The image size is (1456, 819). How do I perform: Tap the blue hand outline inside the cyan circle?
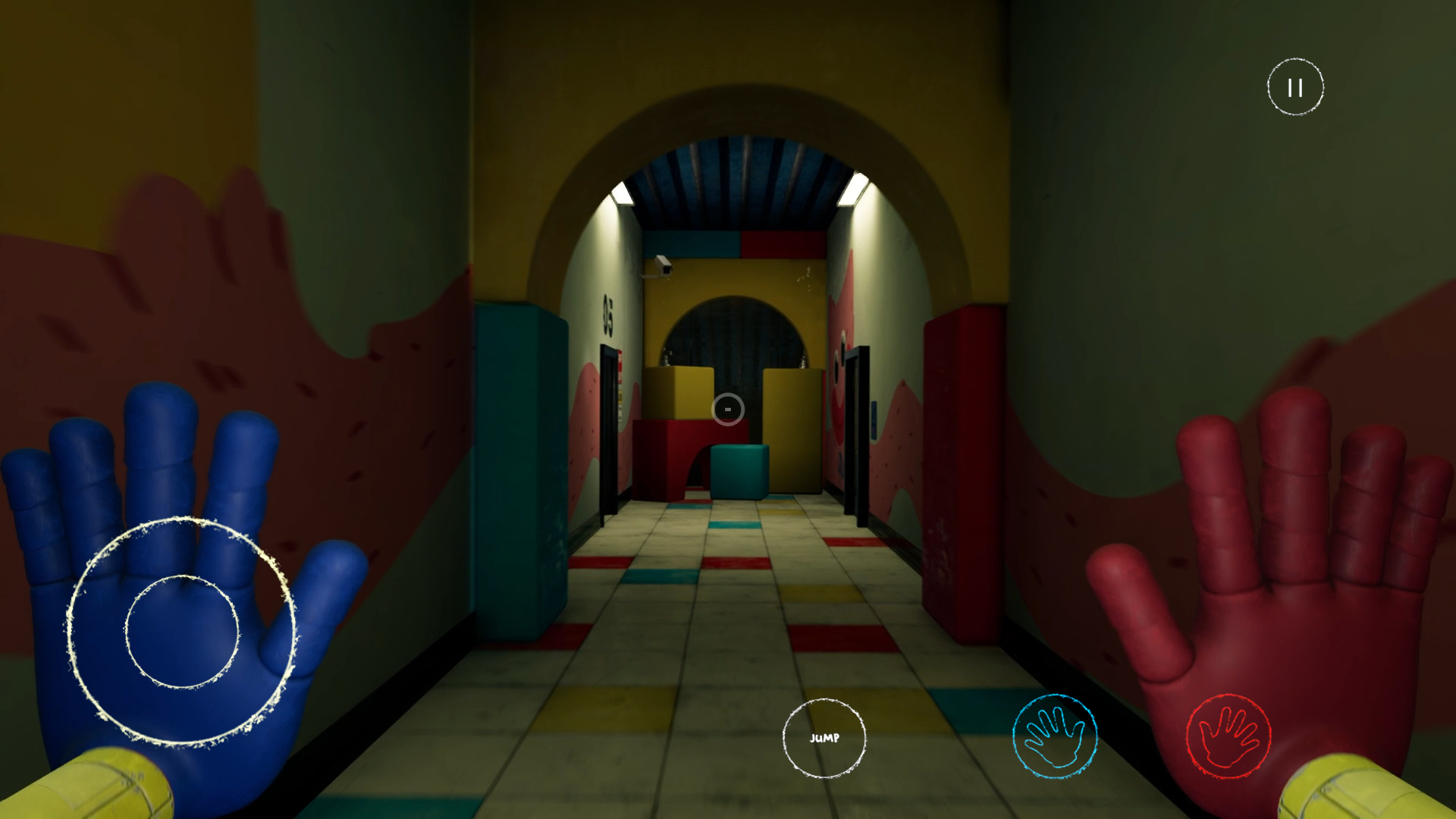point(1054,735)
